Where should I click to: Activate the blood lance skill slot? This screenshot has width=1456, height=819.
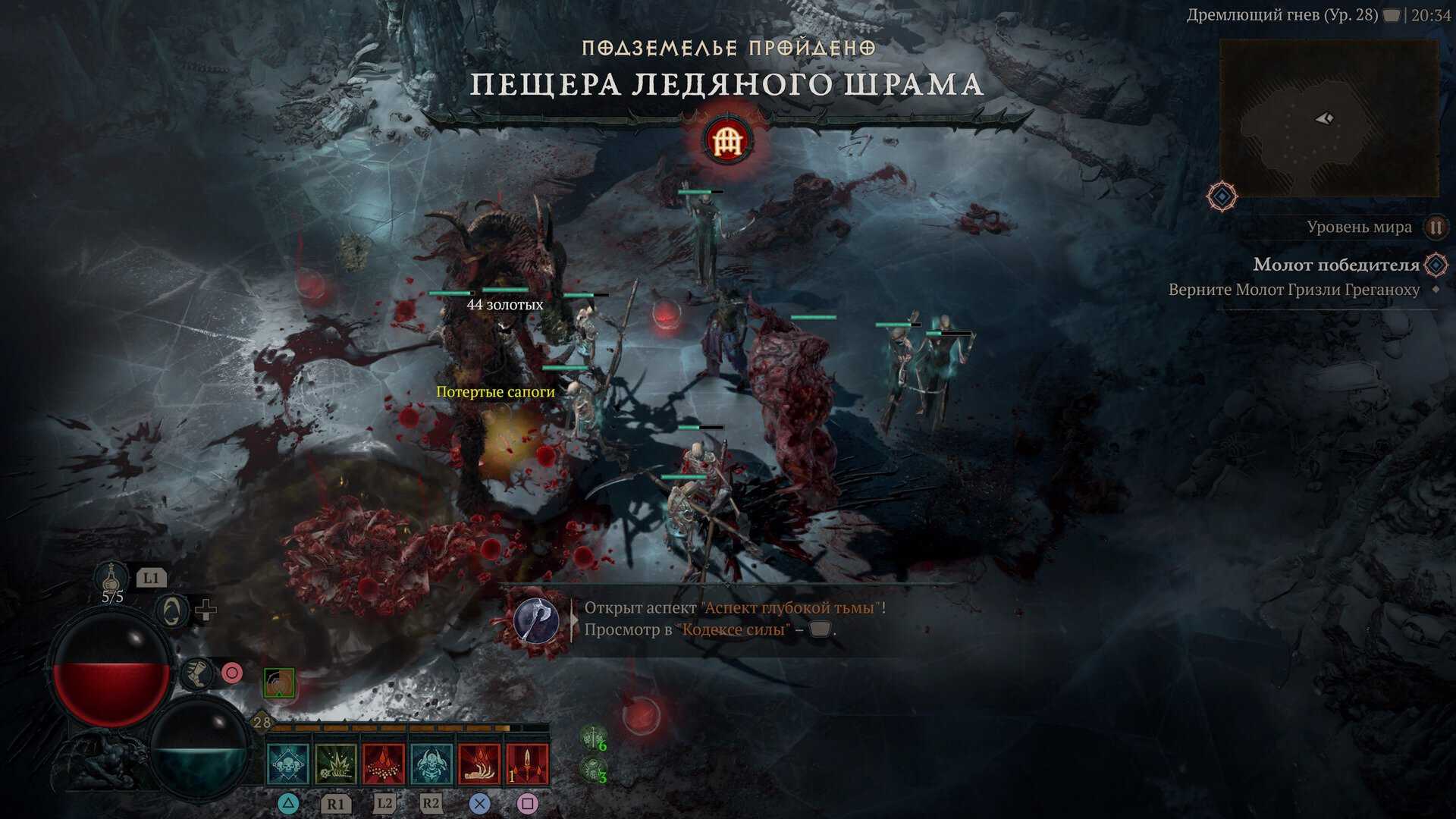(526, 763)
